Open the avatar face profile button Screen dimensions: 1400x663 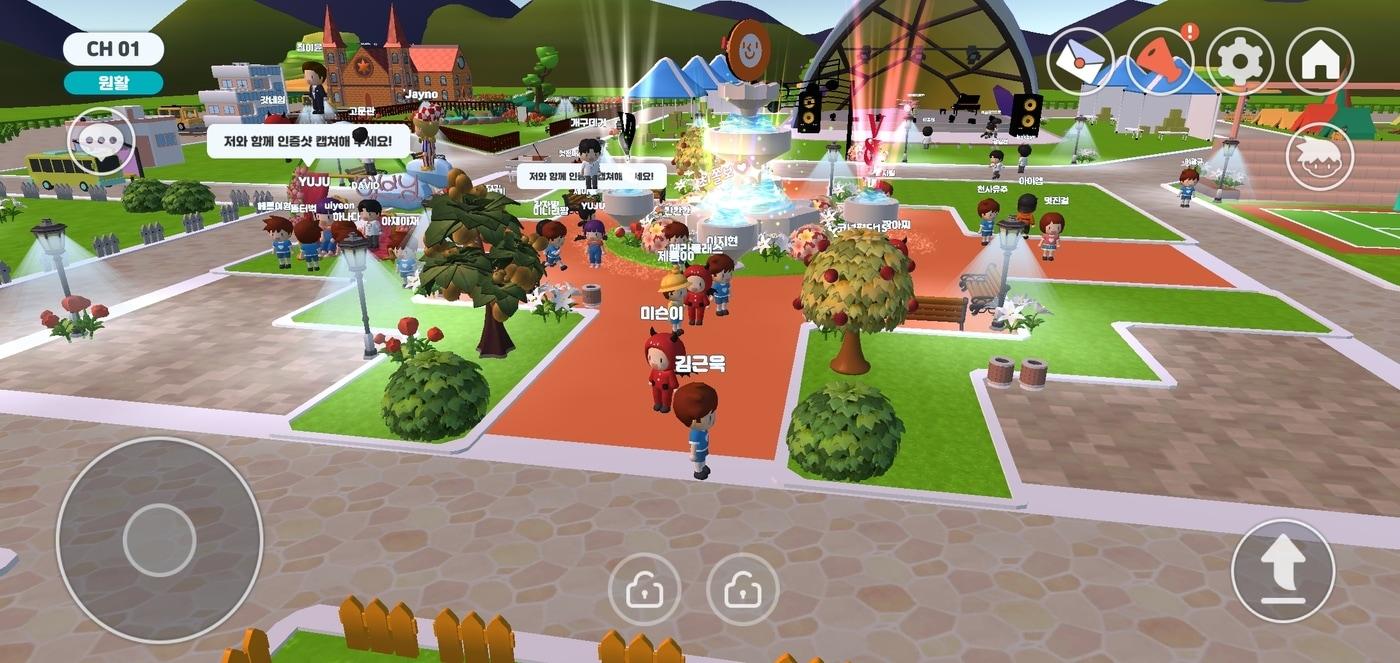[x=1320, y=156]
